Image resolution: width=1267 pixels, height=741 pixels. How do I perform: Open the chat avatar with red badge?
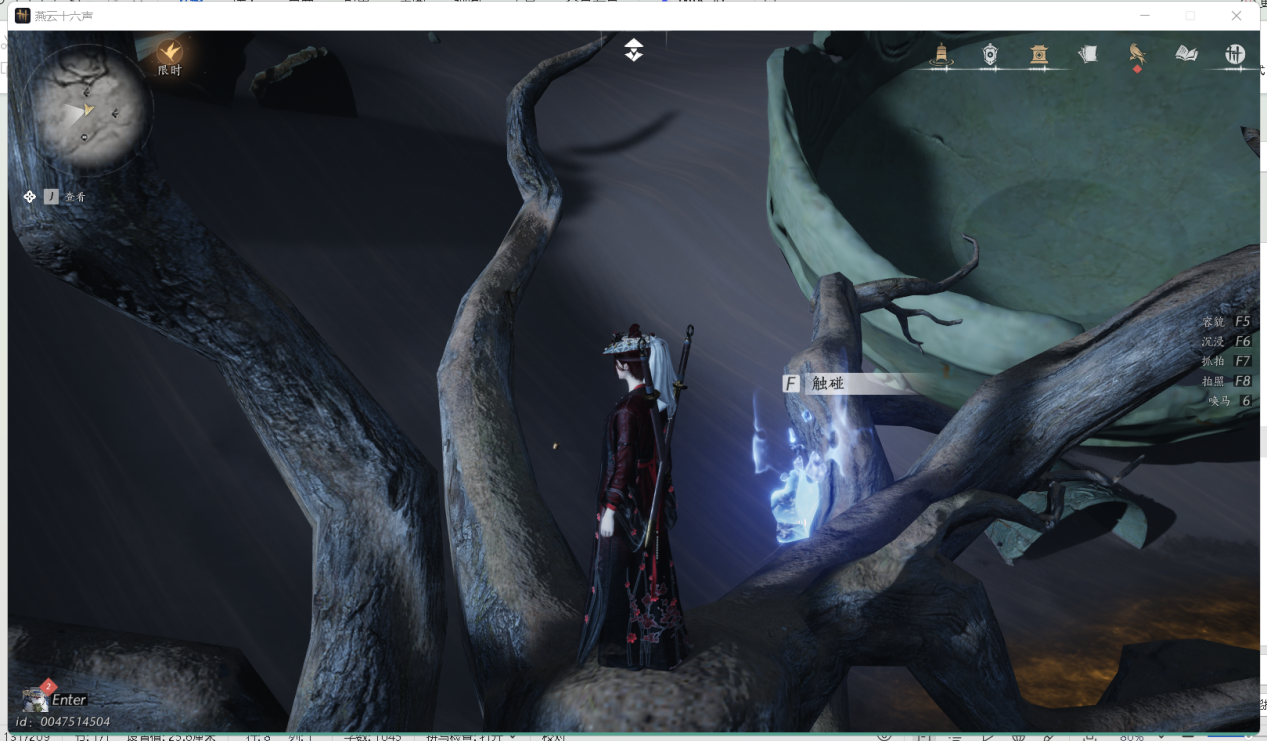tap(35, 698)
